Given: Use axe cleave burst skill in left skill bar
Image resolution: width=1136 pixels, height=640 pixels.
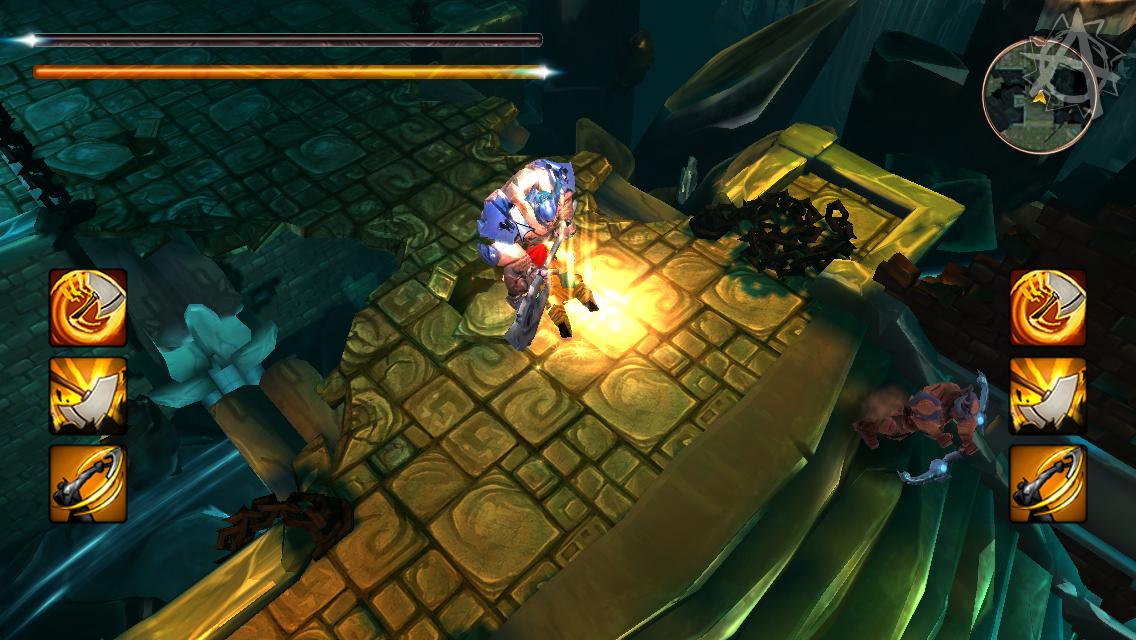Looking at the screenshot, I should 88,395.
